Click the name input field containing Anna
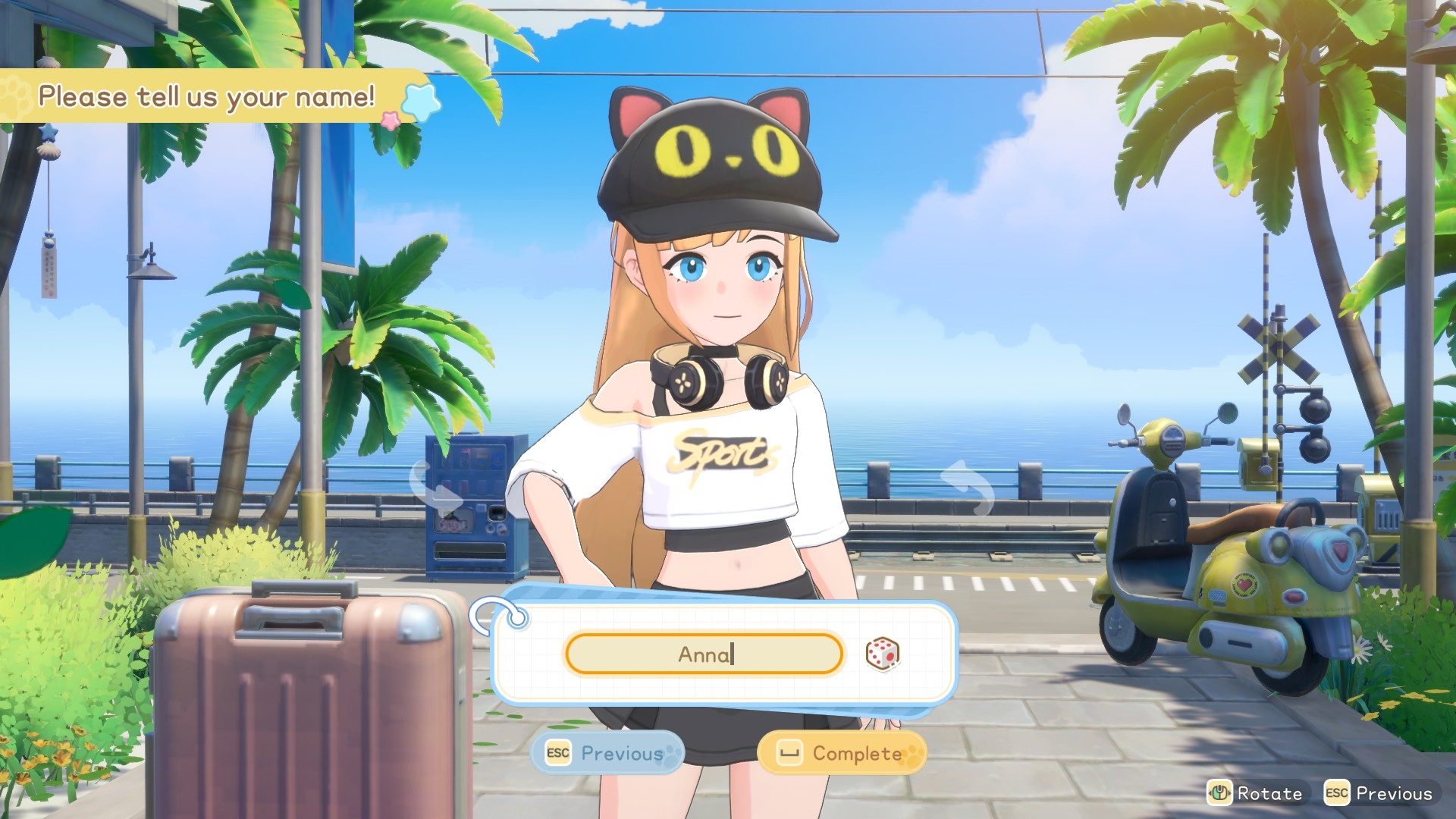The height and width of the screenshot is (819, 1456). (704, 654)
